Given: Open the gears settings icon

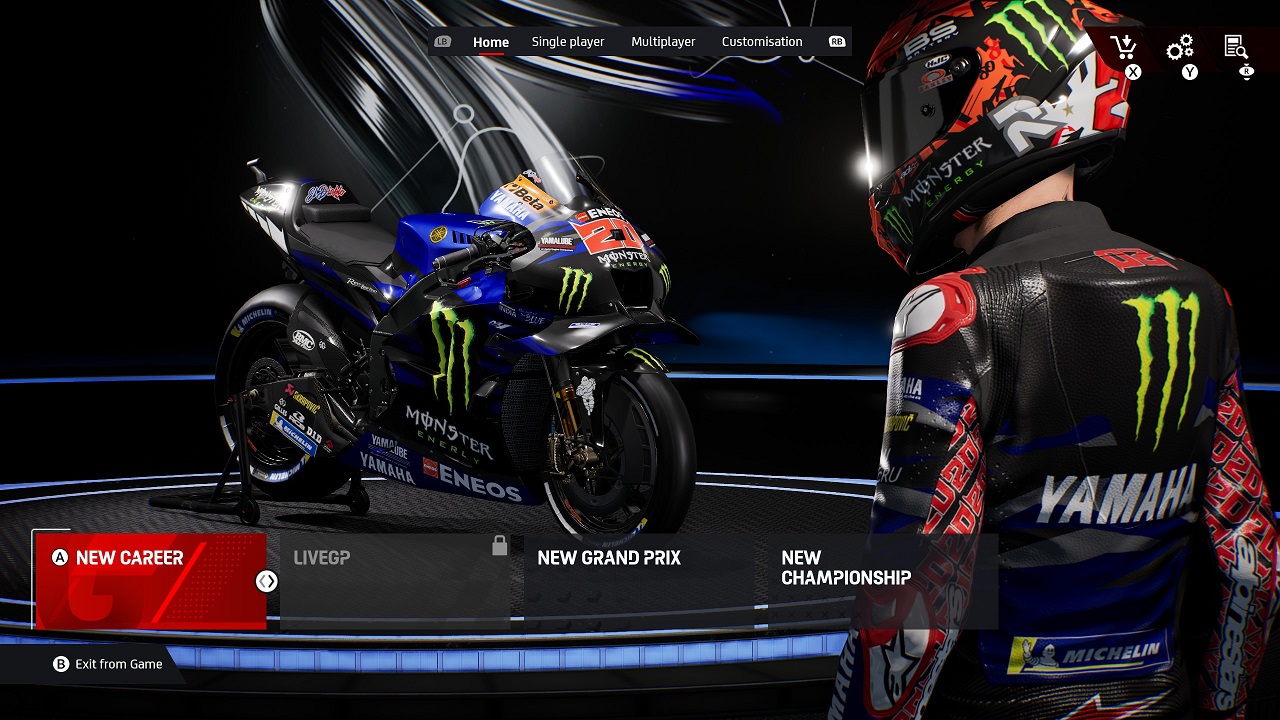Looking at the screenshot, I should pyautogui.click(x=1180, y=47).
